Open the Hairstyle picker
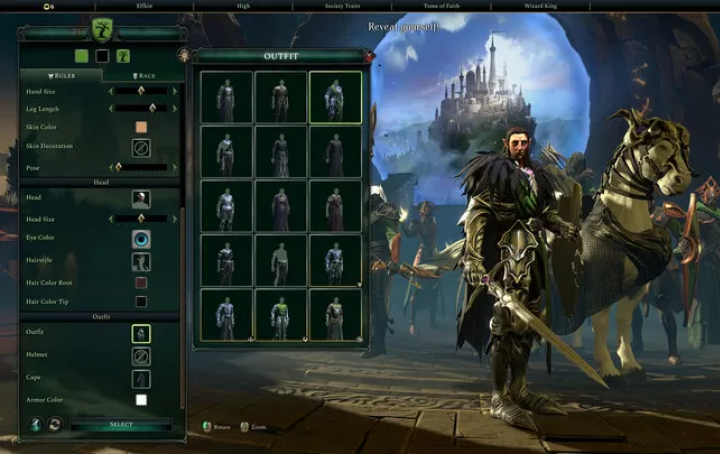 pos(141,261)
